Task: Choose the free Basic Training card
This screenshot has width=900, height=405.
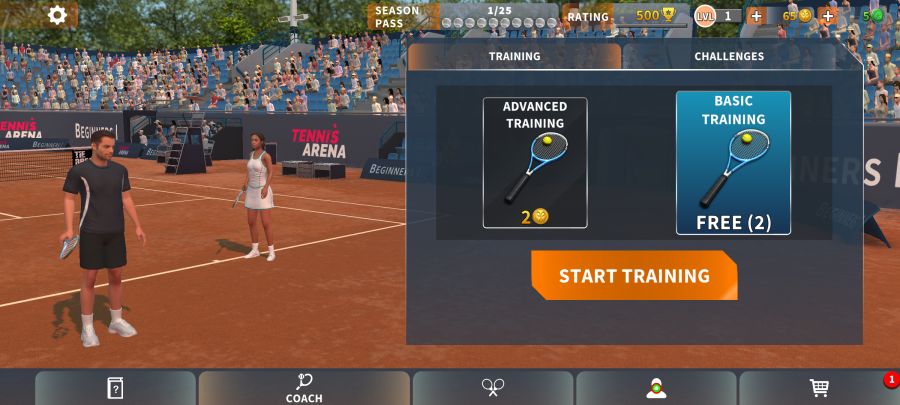Action: tap(733, 162)
